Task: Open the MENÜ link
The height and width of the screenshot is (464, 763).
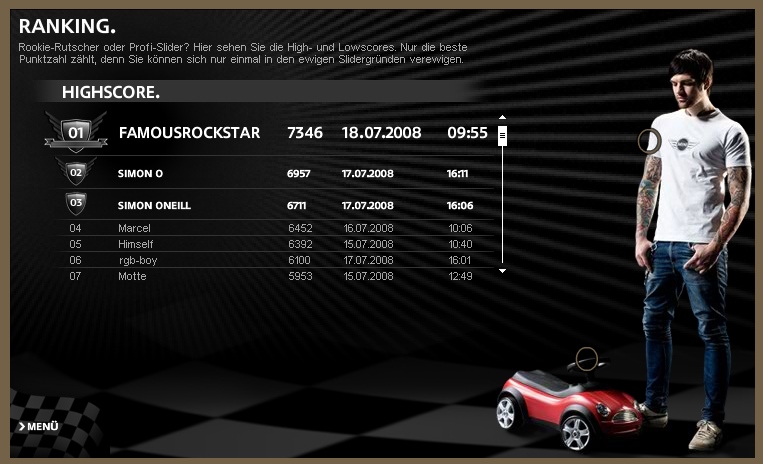Action: tap(39, 427)
